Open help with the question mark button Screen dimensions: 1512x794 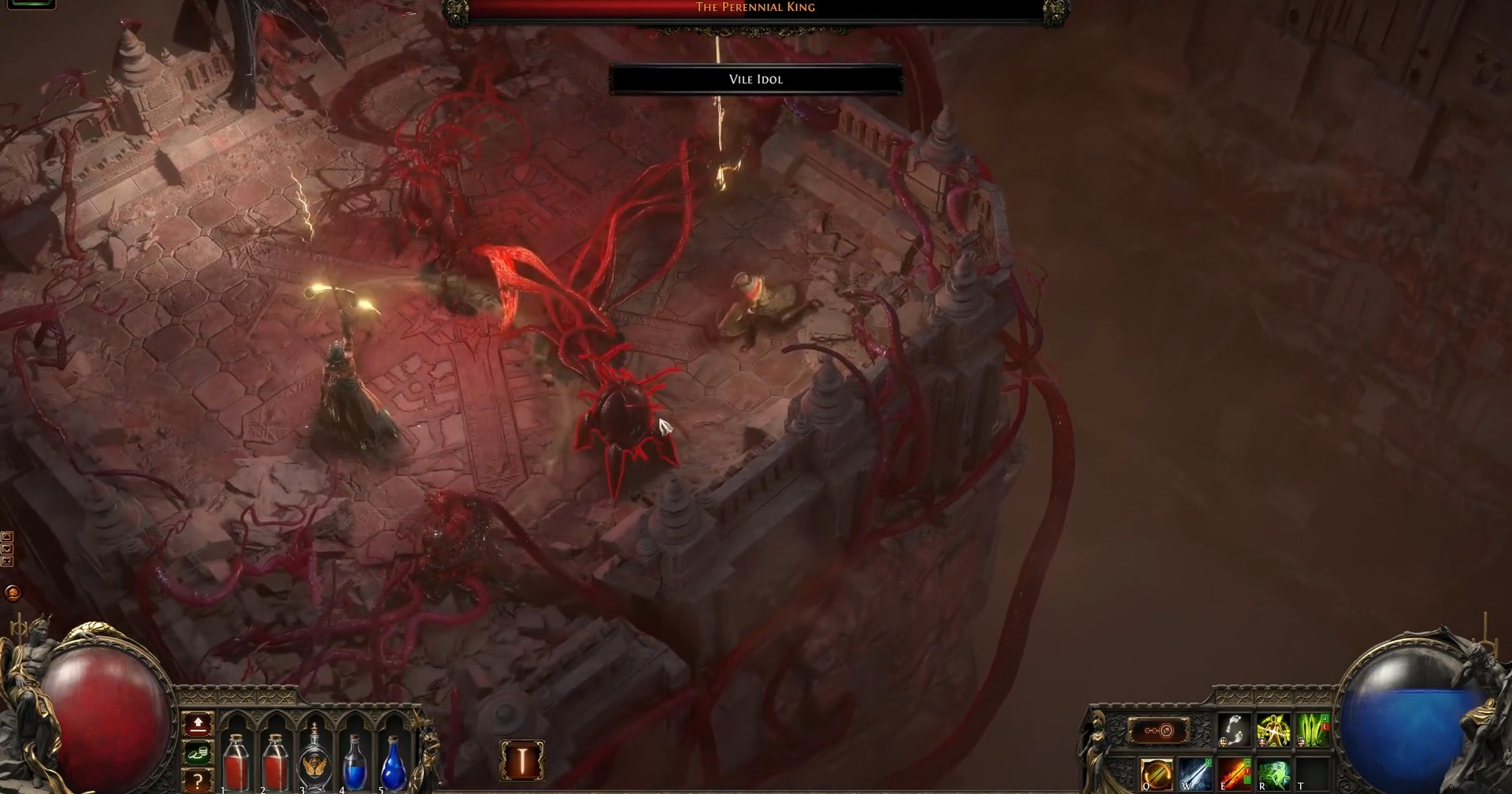pyautogui.click(x=198, y=781)
